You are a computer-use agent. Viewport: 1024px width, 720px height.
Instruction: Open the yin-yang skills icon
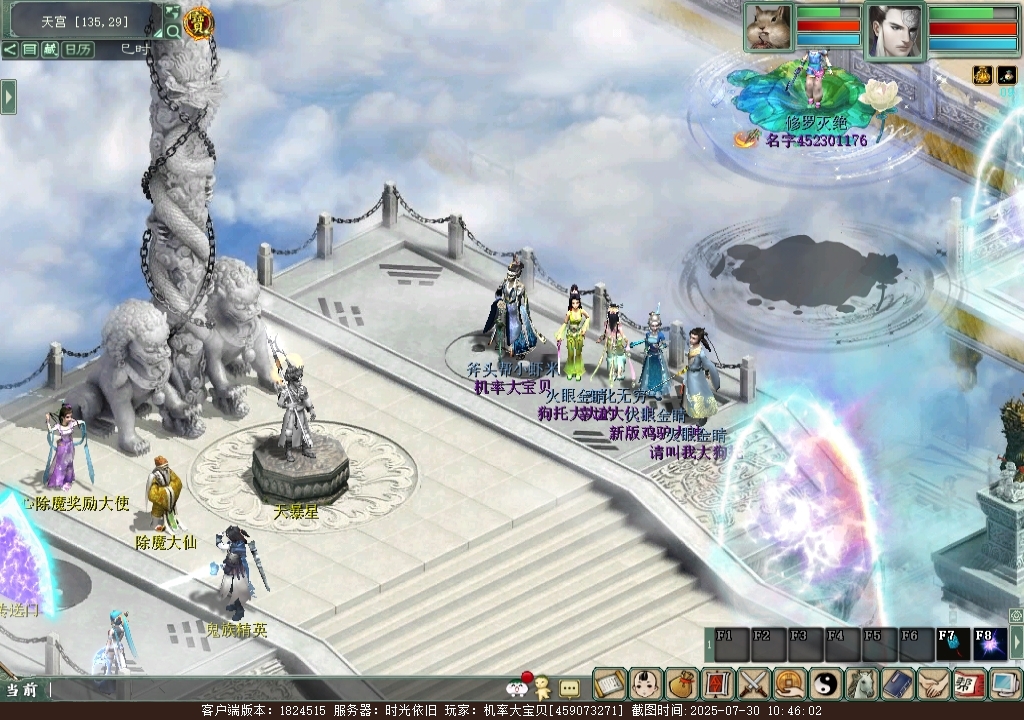click(825, 684)
